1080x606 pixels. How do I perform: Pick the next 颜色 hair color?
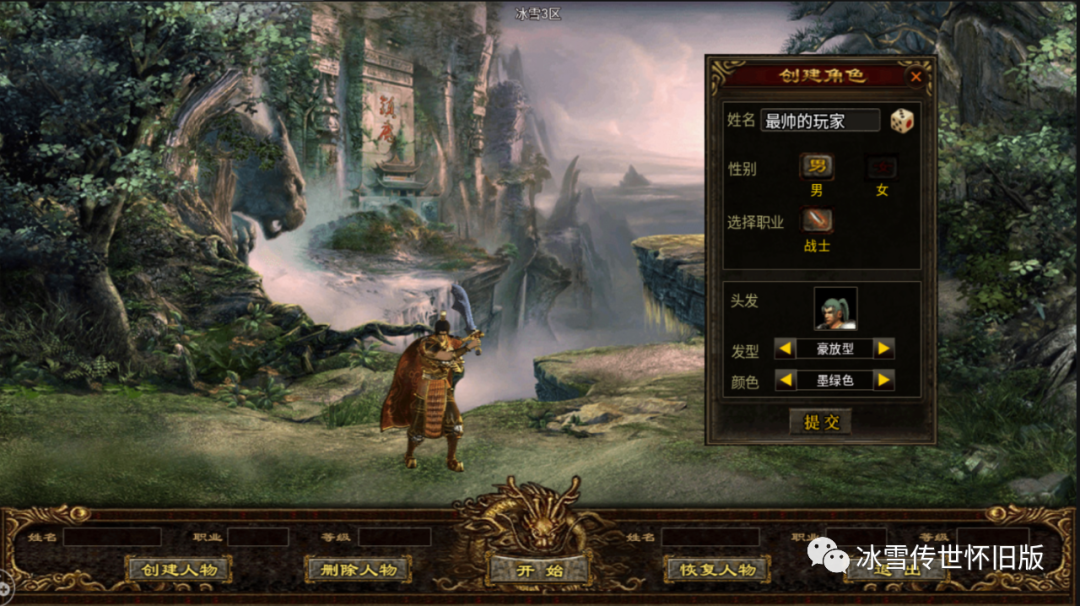(x=883, y=380)
